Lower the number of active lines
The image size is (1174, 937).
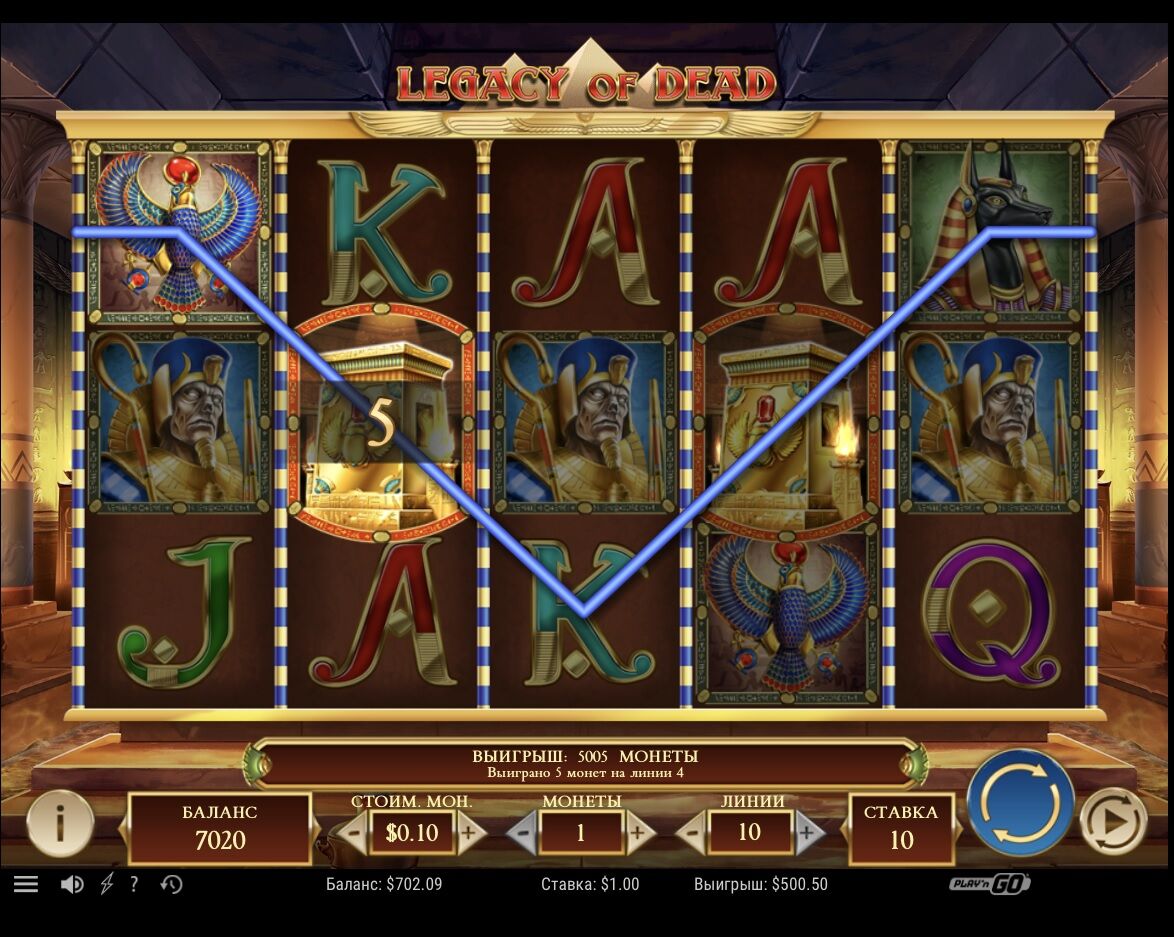(692, 832)
